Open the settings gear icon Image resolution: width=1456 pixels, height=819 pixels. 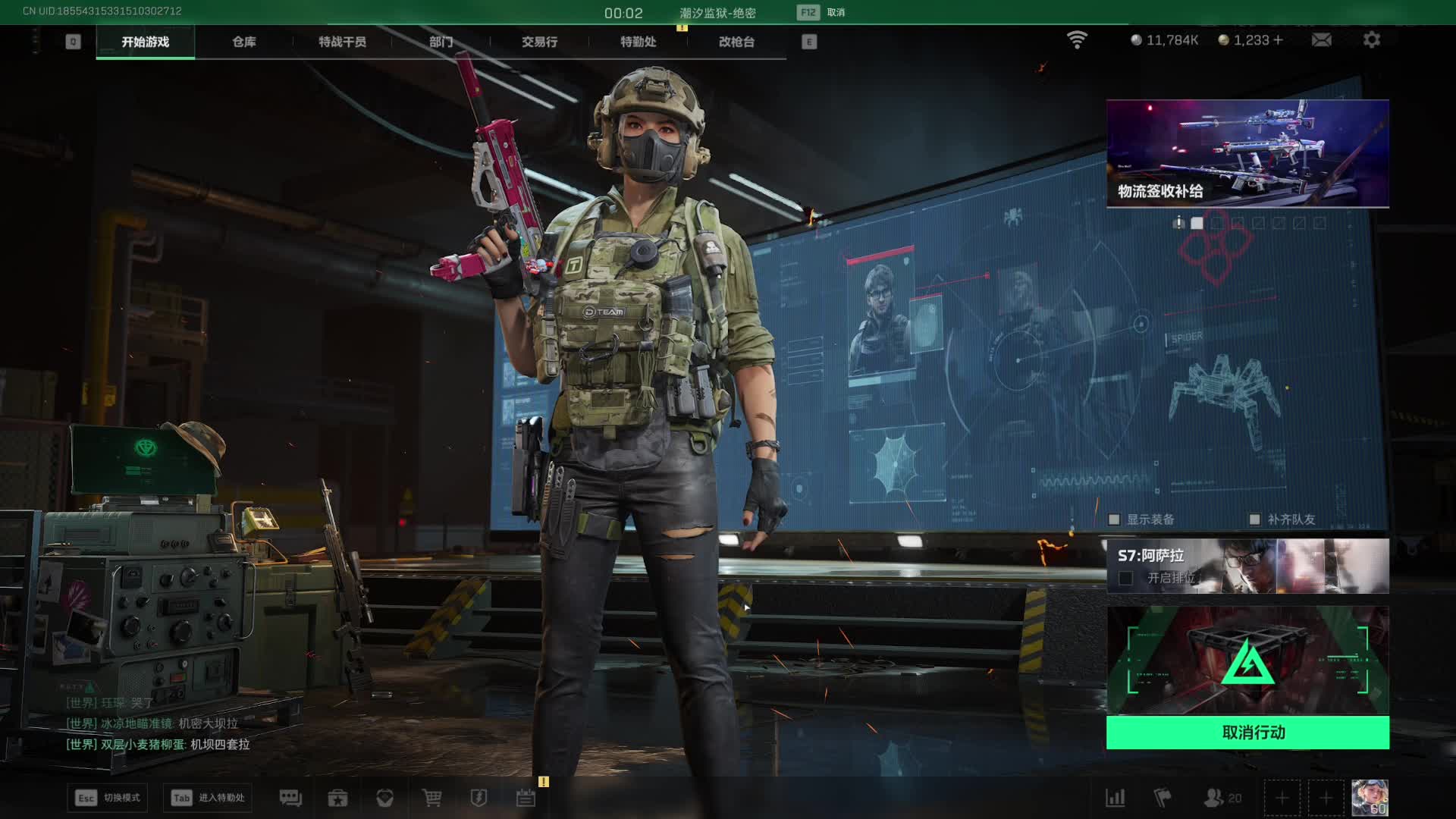point(1371,40)
